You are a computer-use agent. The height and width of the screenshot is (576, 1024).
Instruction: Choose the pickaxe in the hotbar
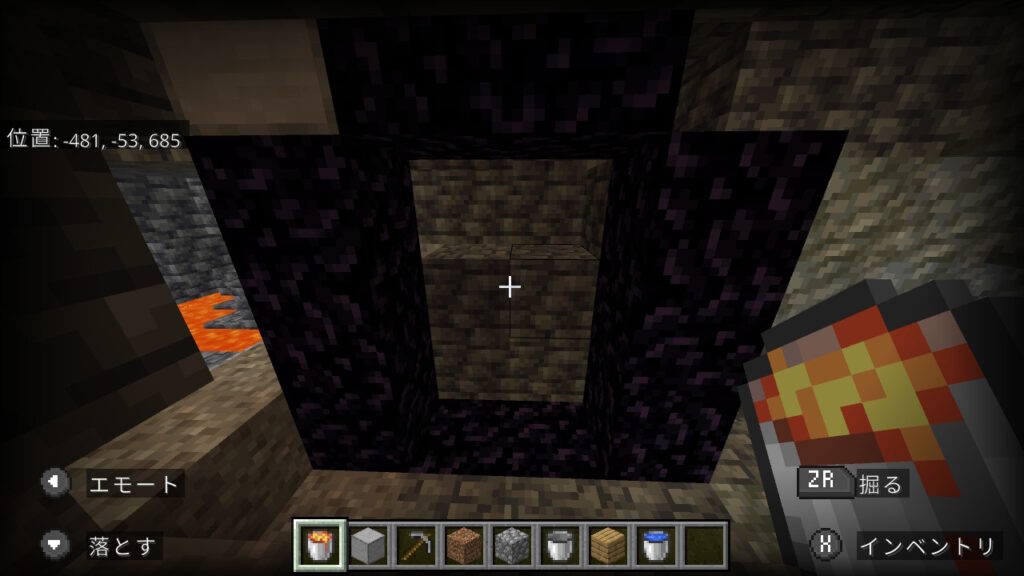pos(415,545)
